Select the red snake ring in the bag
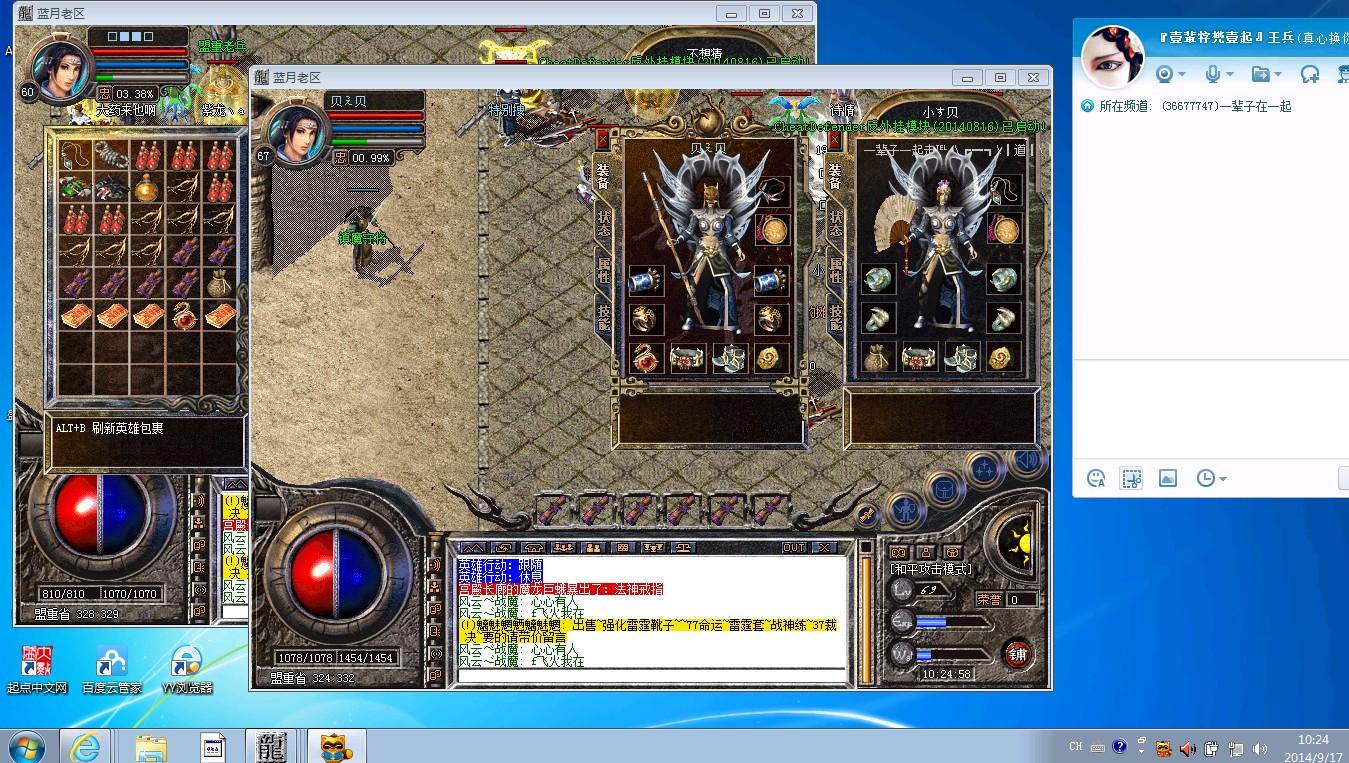The image size is (1349, 763). pos(184,316)
